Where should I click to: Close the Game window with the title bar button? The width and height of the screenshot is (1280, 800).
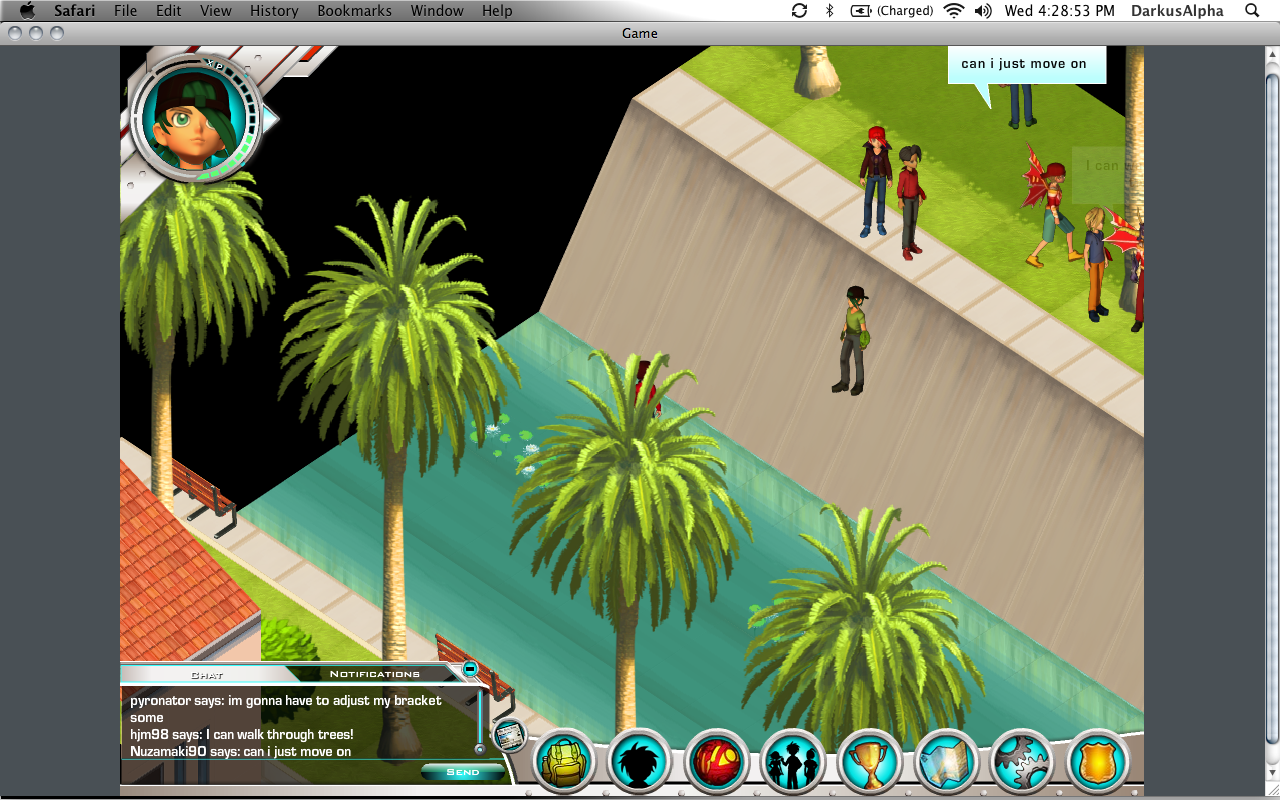pos(15,33)
